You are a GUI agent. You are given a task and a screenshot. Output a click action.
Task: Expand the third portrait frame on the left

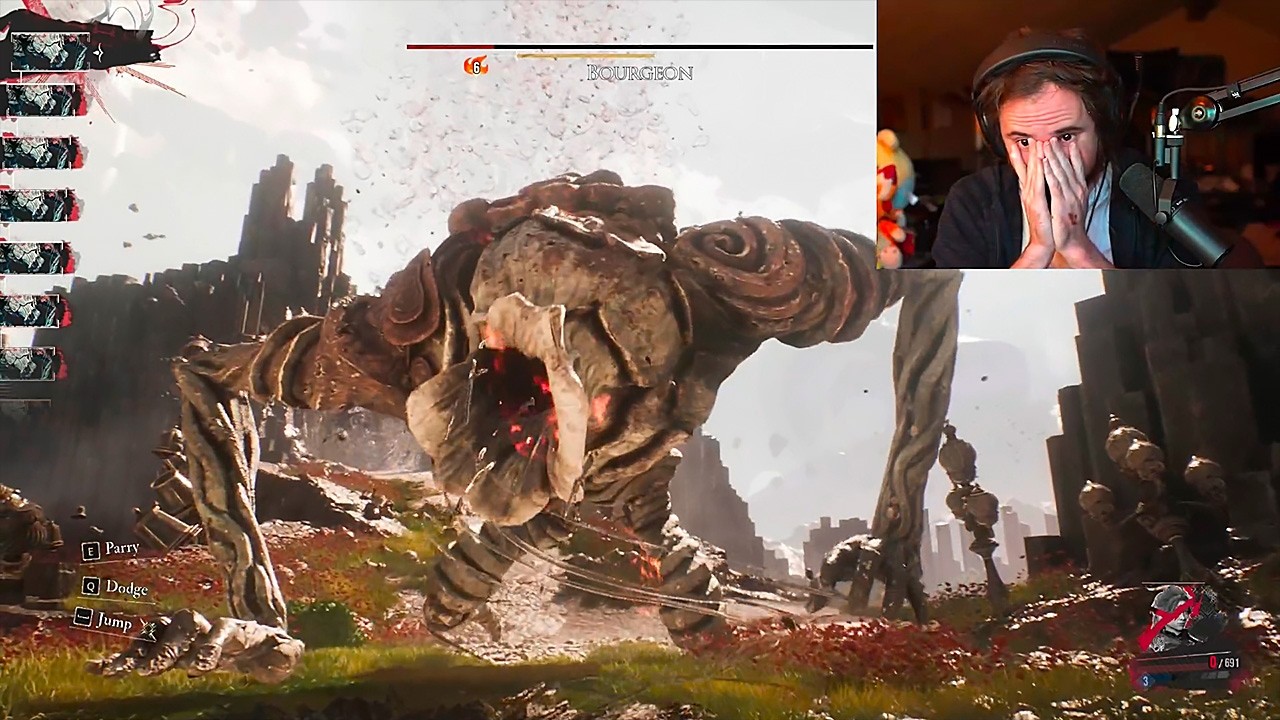pyautogui.click(x=38, y=154)
